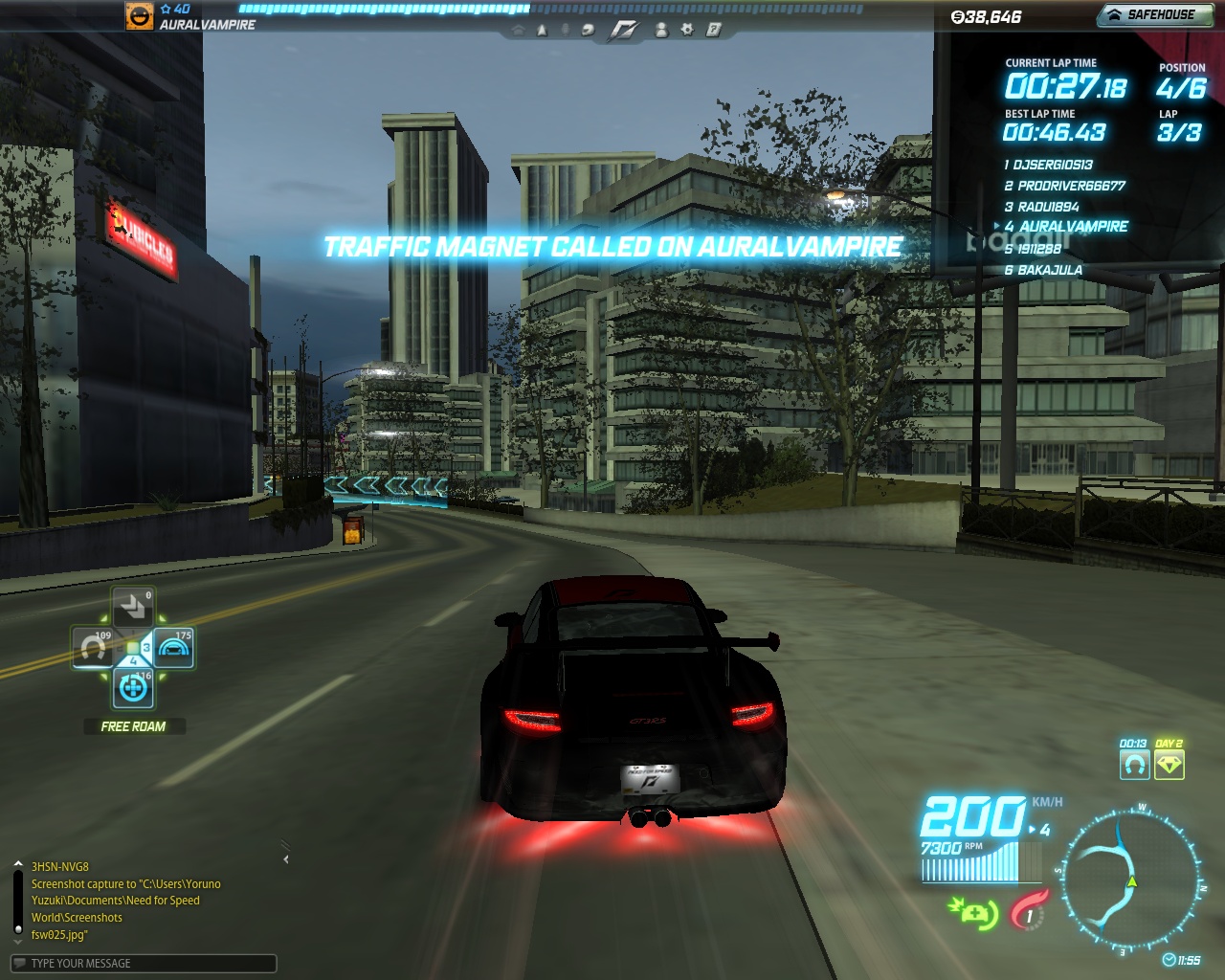Screen dimensions: 1225x980
Task: Activate the Traffic Magnet horseshoe powerup
Action: click(95, 648)
